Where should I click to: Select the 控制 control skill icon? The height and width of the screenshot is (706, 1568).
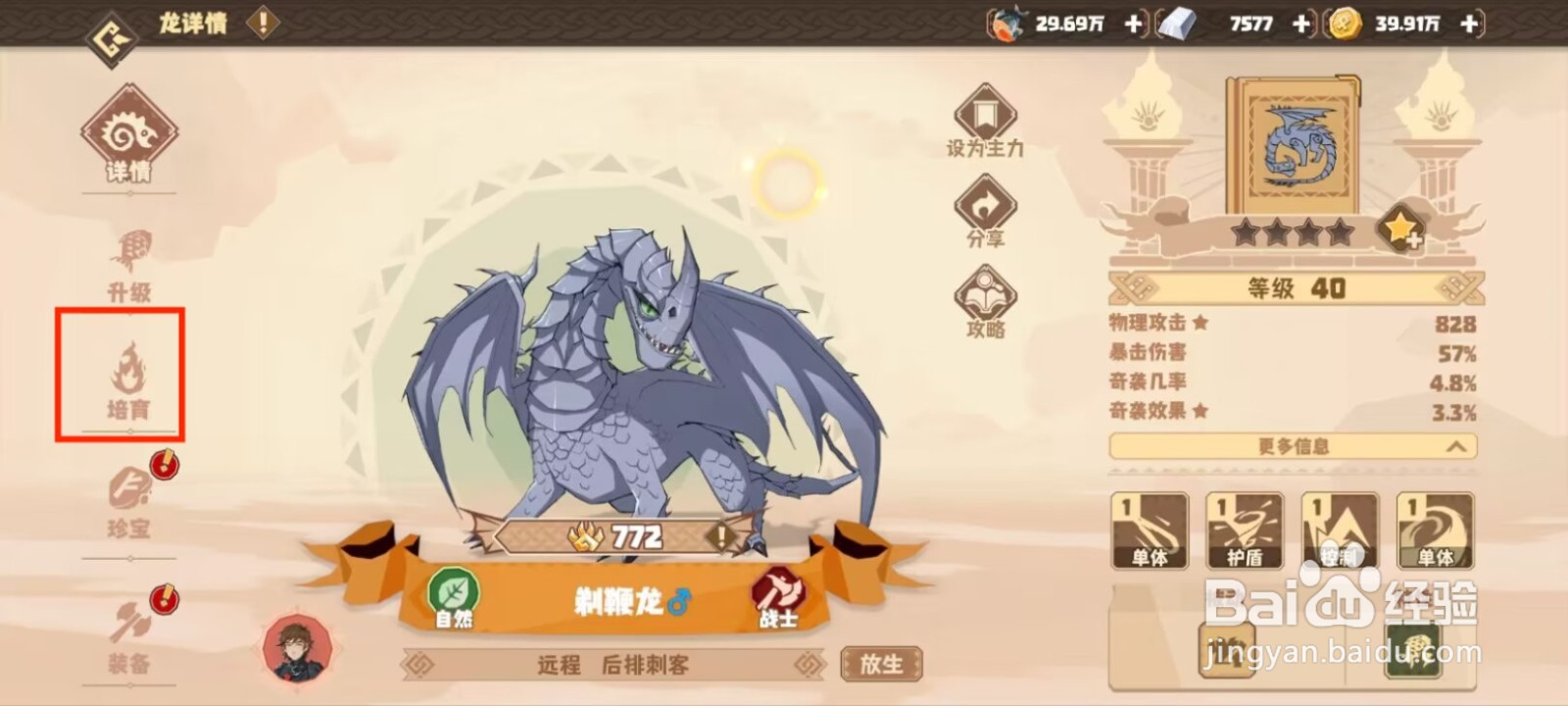coord(1341,529)
